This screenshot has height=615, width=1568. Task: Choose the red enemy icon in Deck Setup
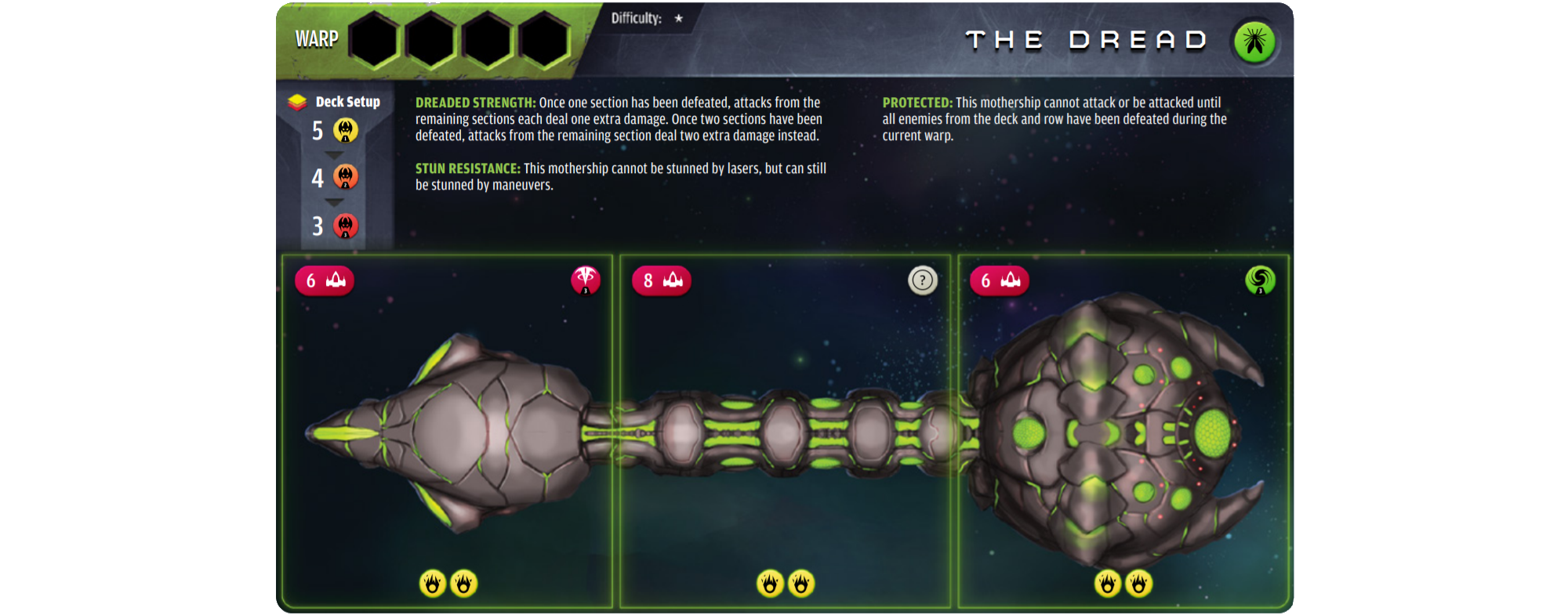point(346,226)
